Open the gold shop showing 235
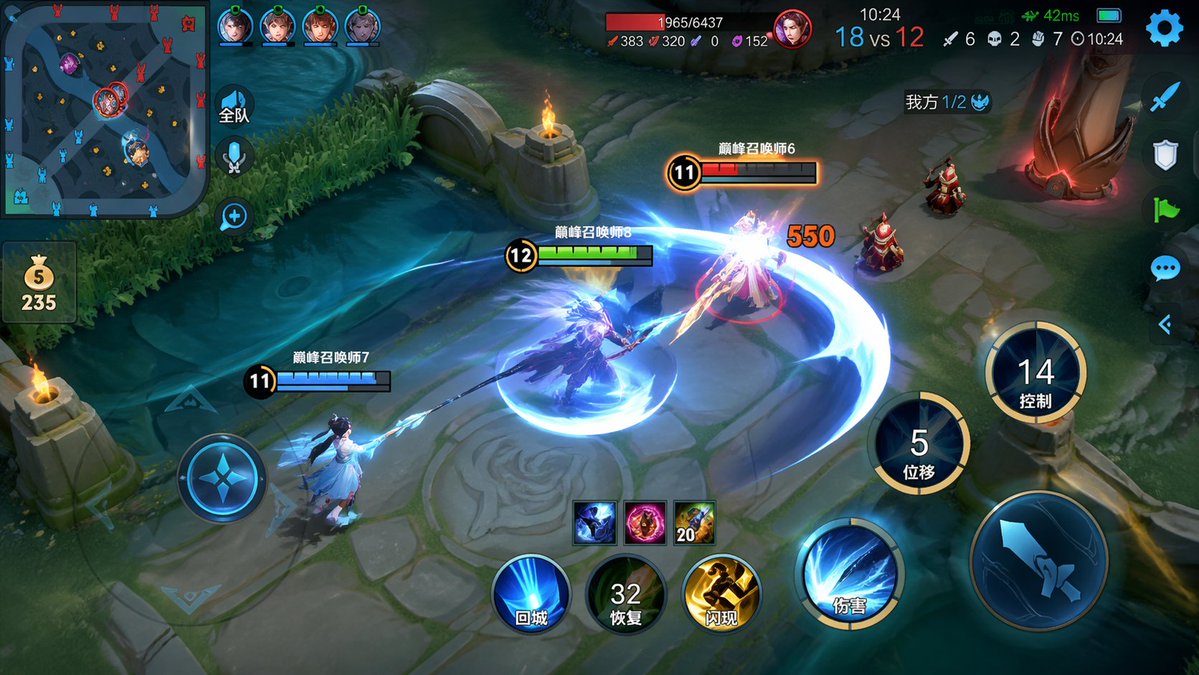1199x675 pixels. (39, 283)
